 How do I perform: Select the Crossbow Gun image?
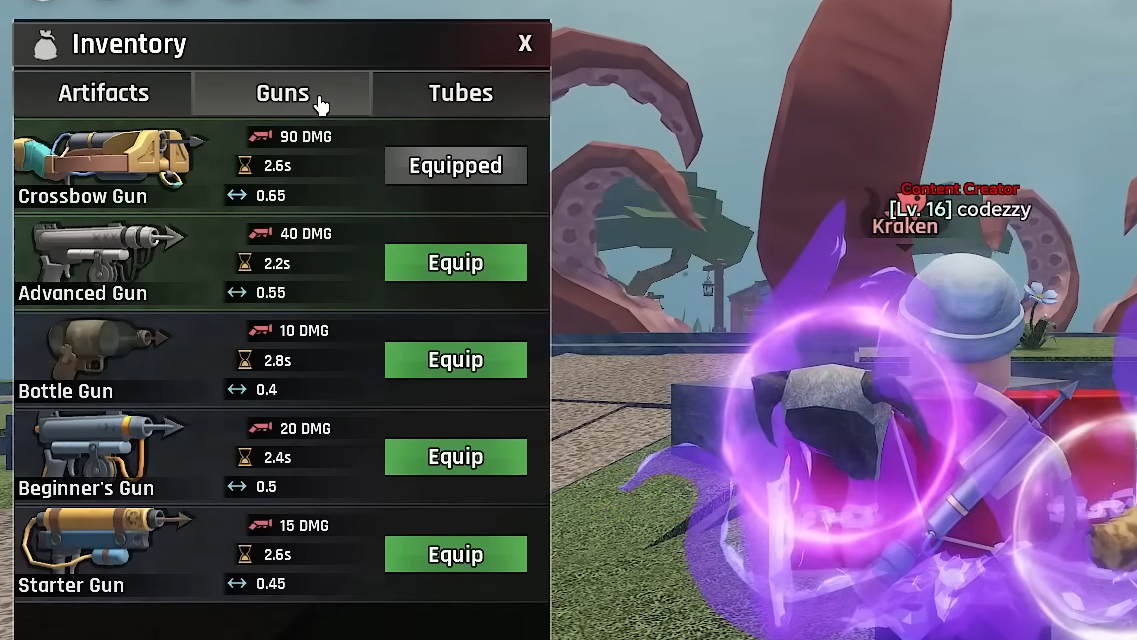pyautogui.click(x=105, y=158)
